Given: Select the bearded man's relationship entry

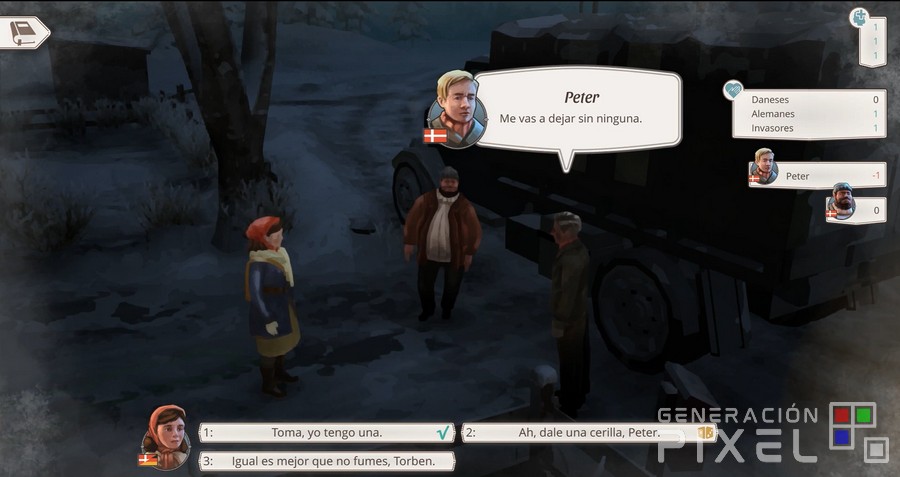Looking at the screenshot, I should click(x=855, y=208).
